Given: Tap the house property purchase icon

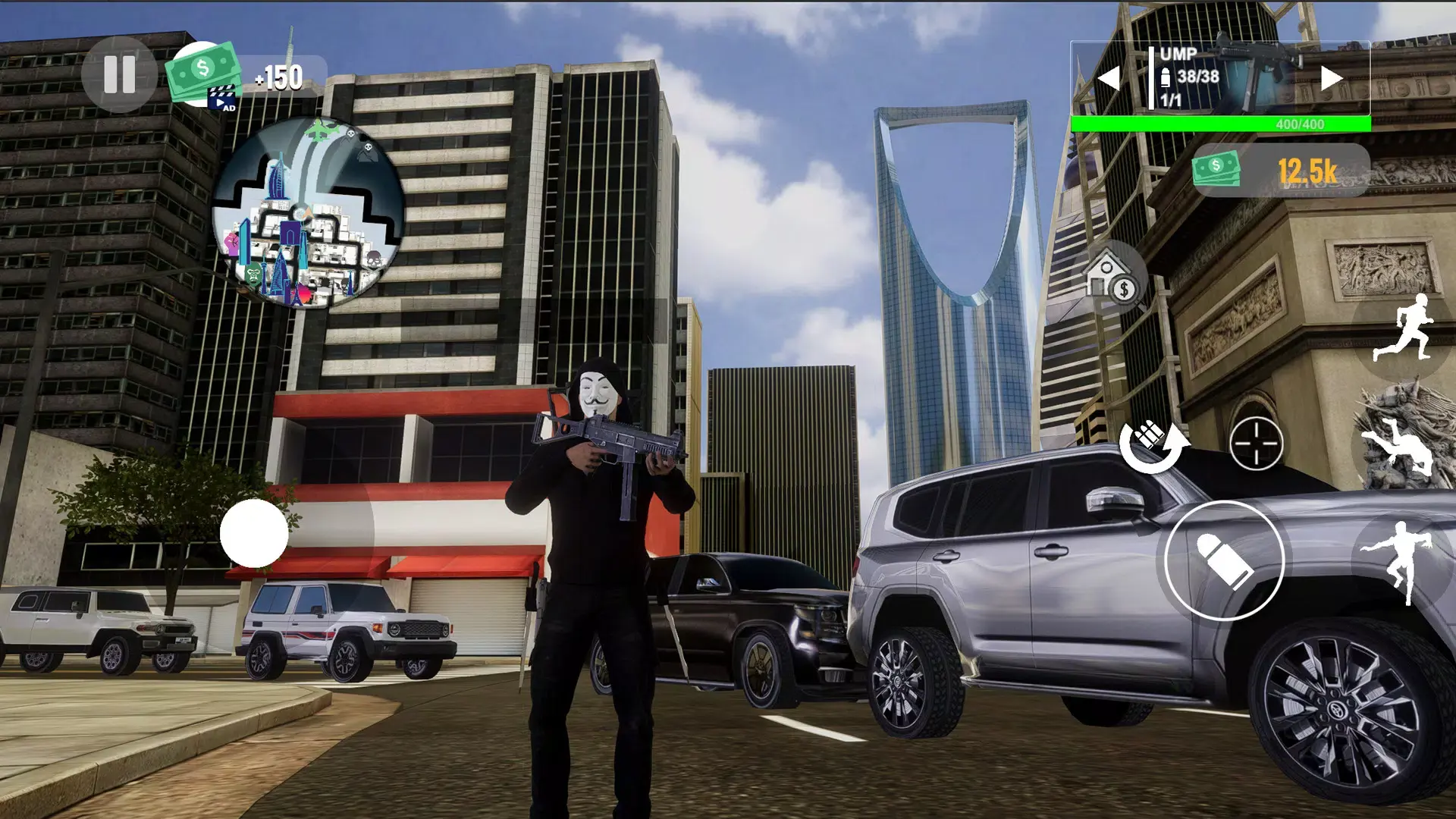Looking at the screenshot, I should [x=1112, y=278].
